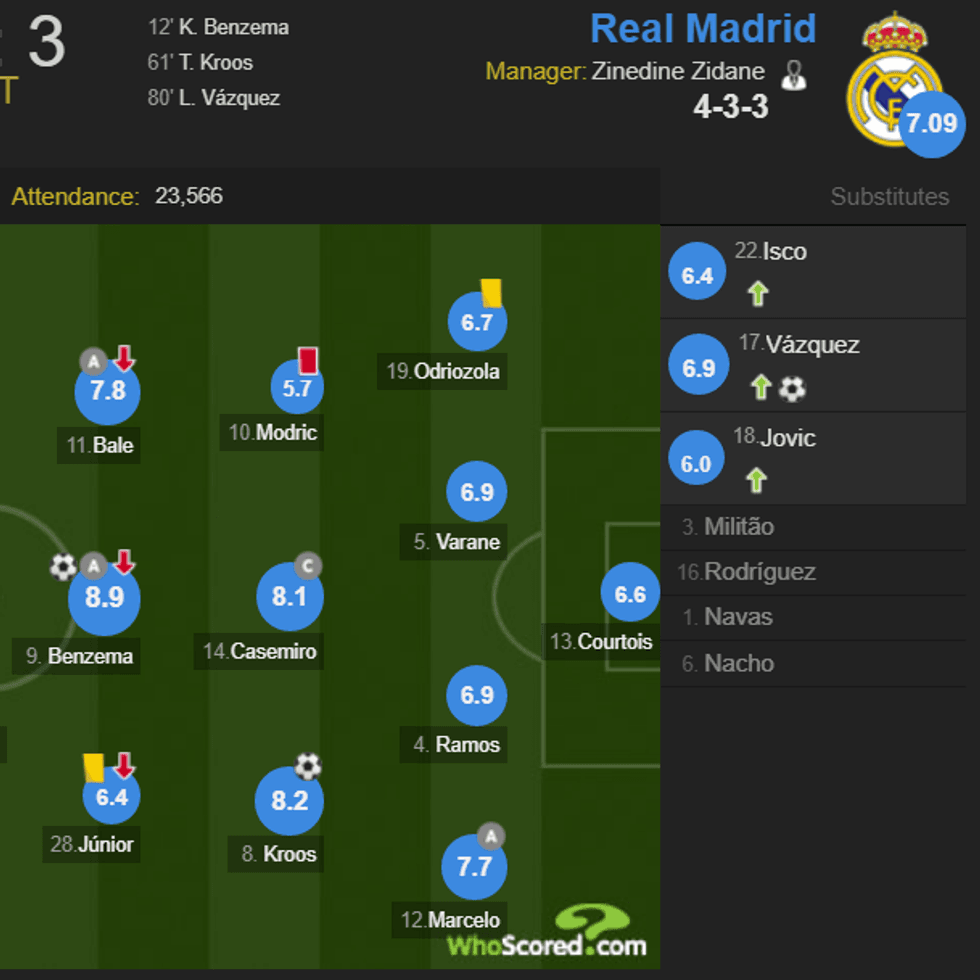Select unused substitute Militão
The image size is (980, 980).
(x=738, y=527)
